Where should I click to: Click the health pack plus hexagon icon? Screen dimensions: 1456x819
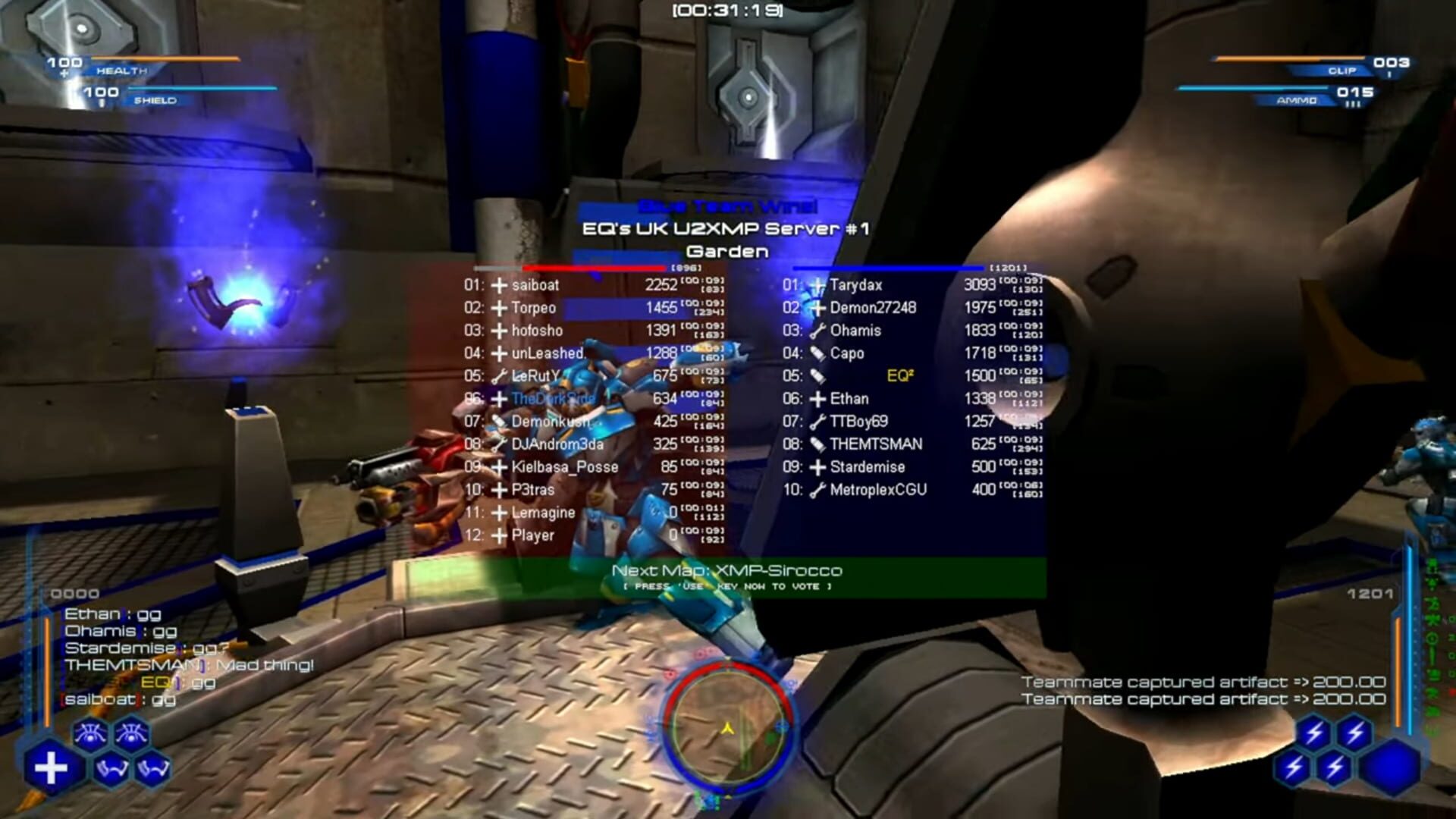click(51, 767)
